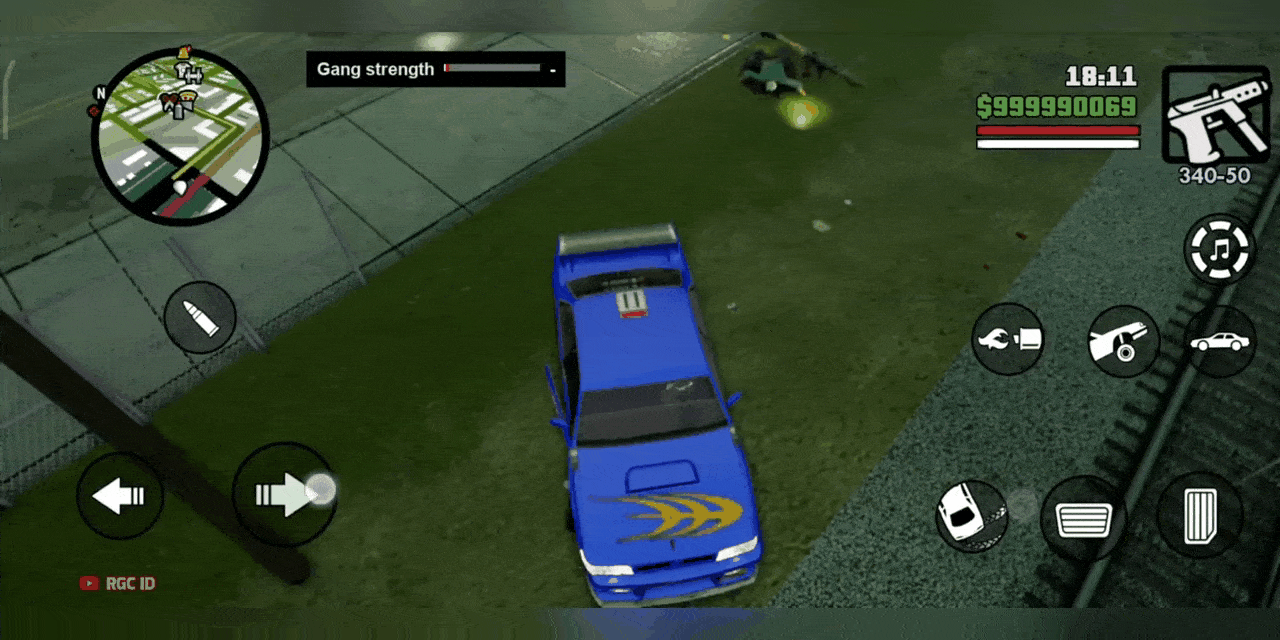This screenshot has width=1280, height=640.
Task: Fire the drive-by bullet button
Action: pyautogui.click(x=200, y=318)
